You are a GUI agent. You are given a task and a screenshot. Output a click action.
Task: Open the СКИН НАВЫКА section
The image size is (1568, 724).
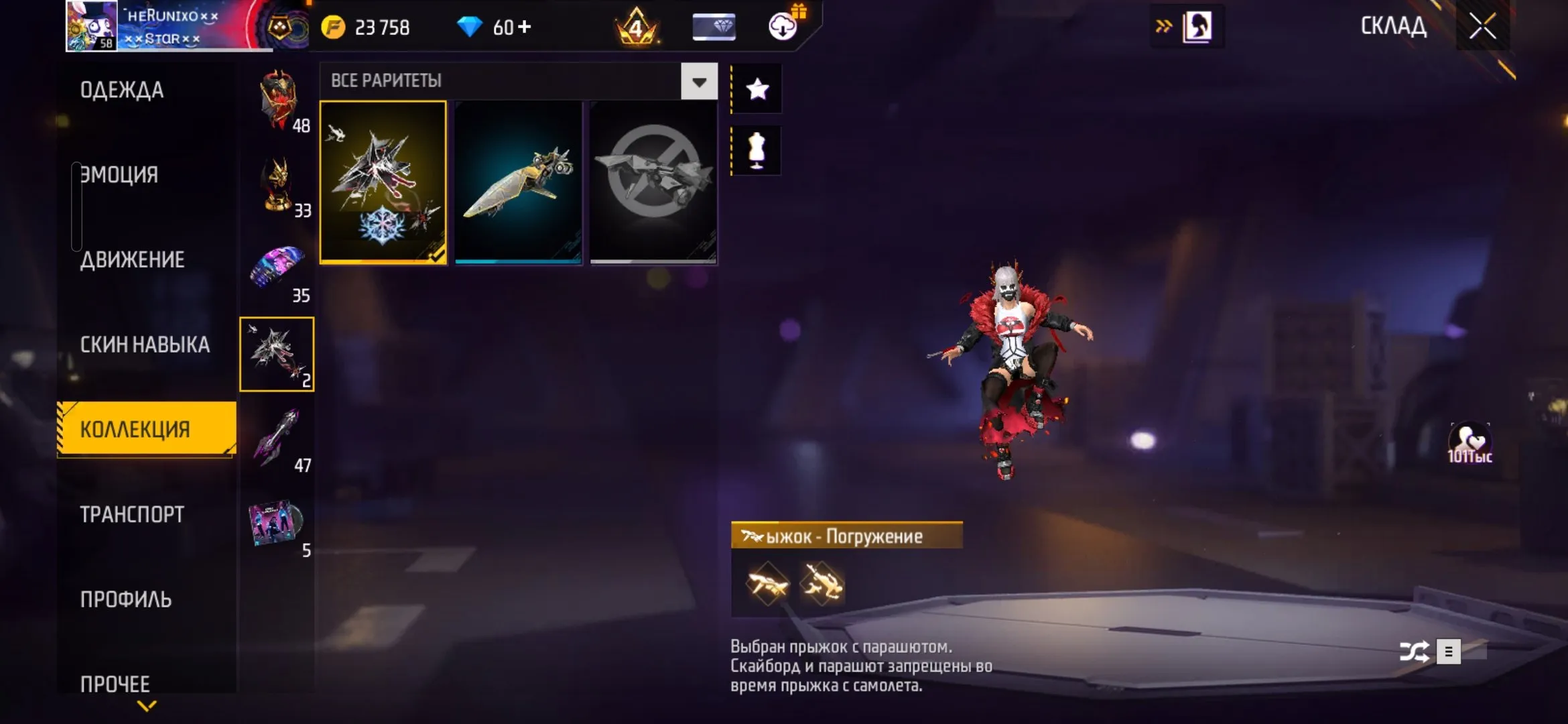tap(145, 345)
